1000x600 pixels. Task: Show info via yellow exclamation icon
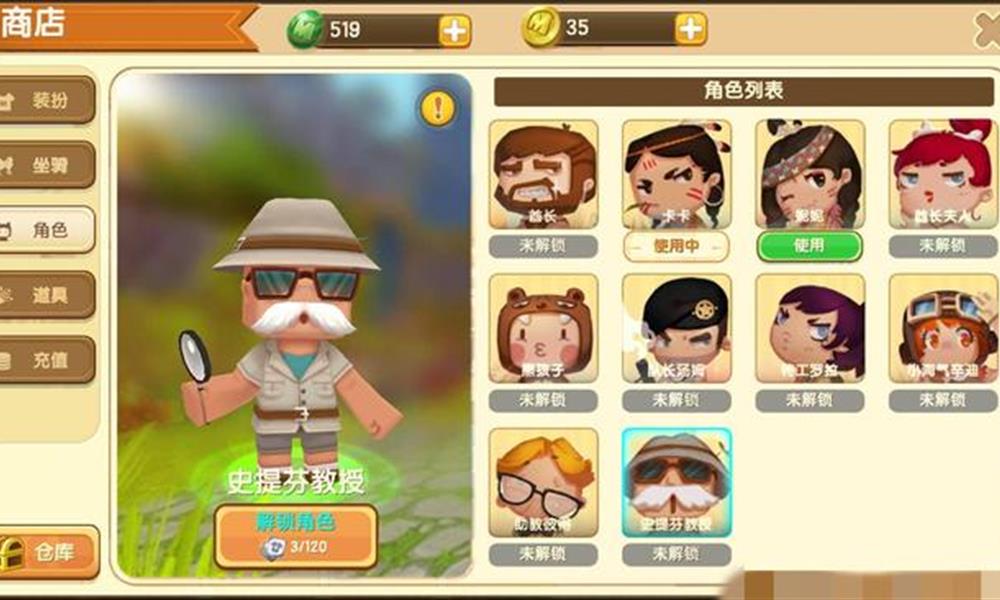tap(438, 108)
